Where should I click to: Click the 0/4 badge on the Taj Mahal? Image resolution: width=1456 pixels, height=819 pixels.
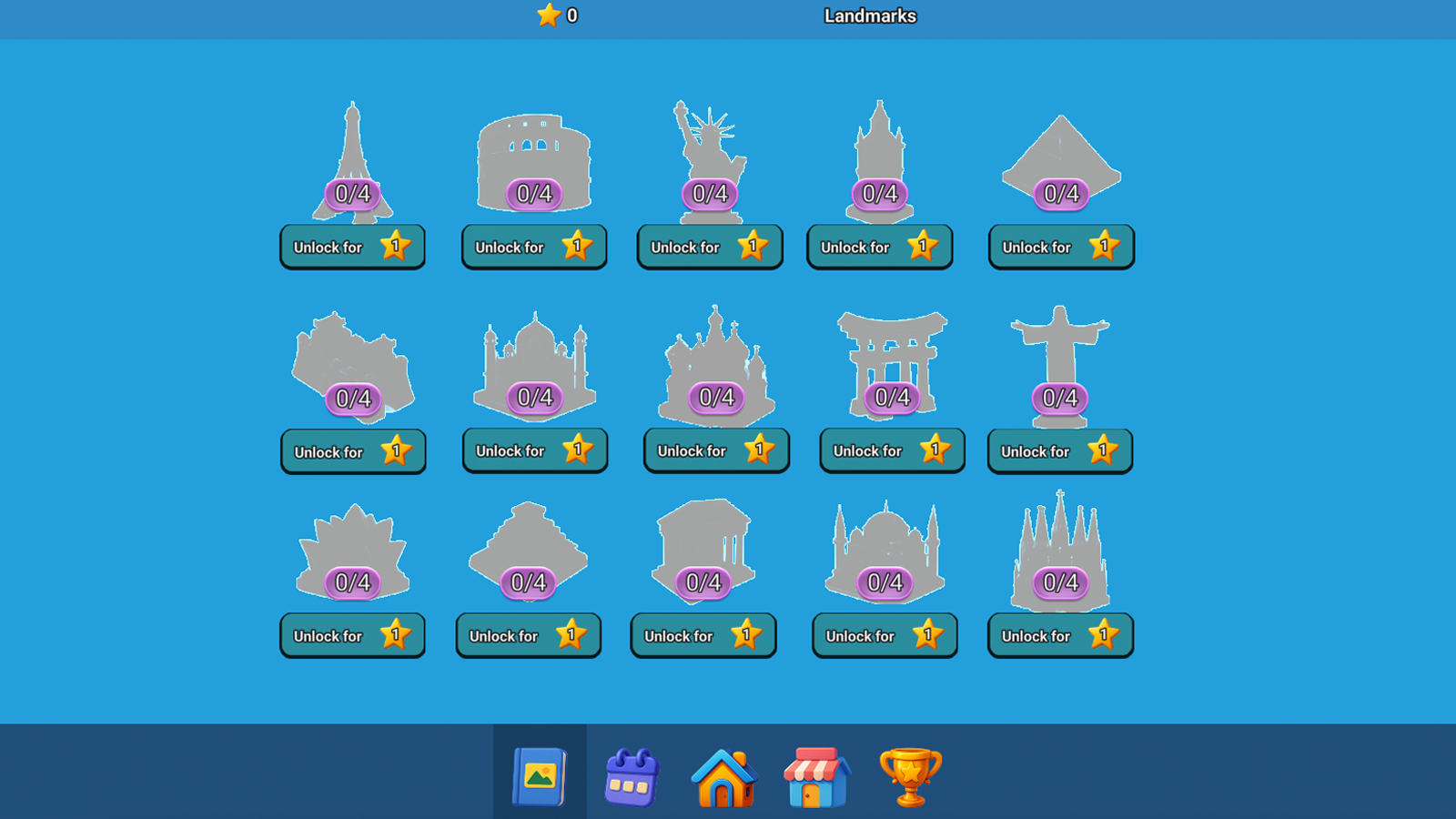[x=533, y=397]
